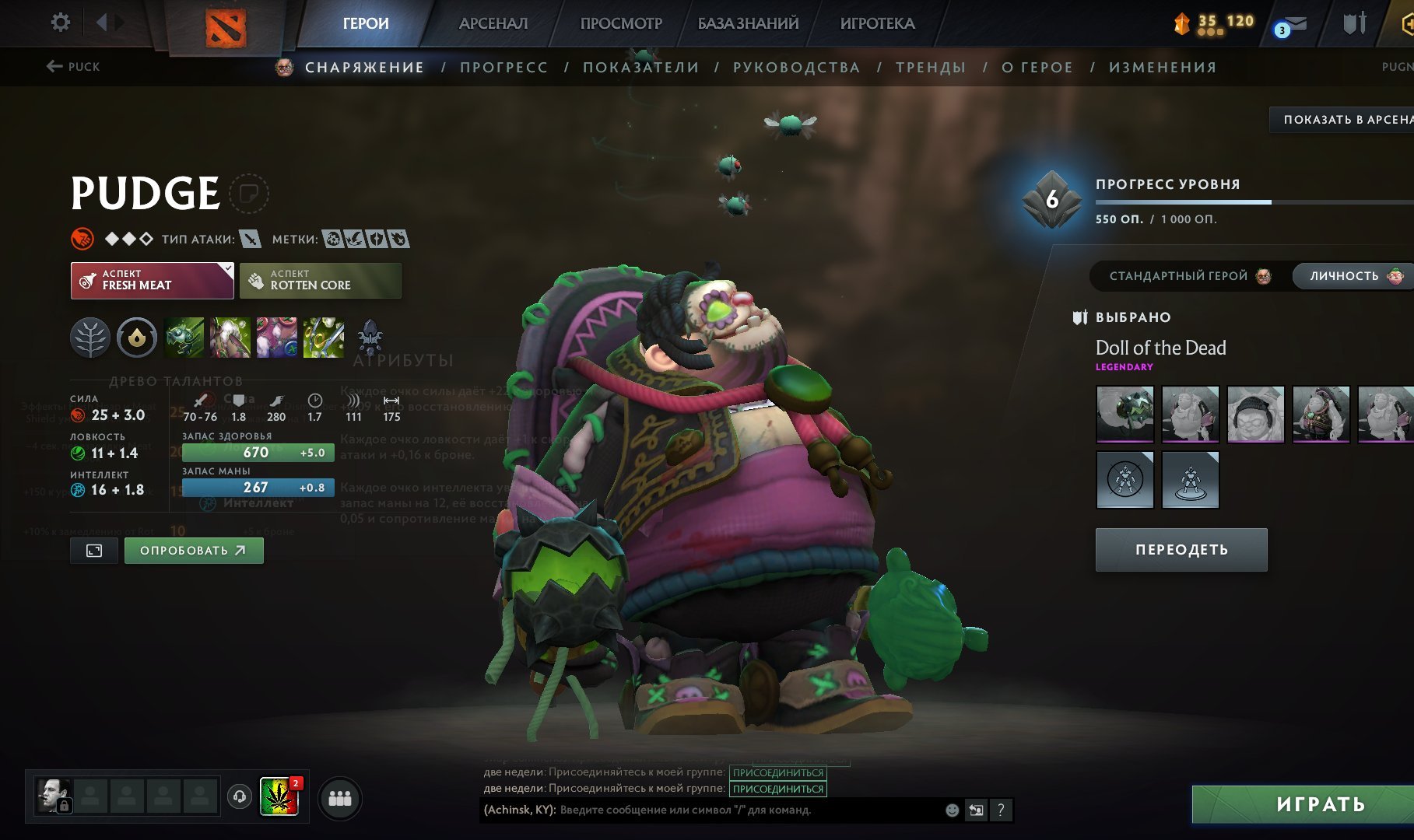This screenshot has height=840, width=1414.
Task: Choose the Rotten Core aspect
Action: point(320,280)
